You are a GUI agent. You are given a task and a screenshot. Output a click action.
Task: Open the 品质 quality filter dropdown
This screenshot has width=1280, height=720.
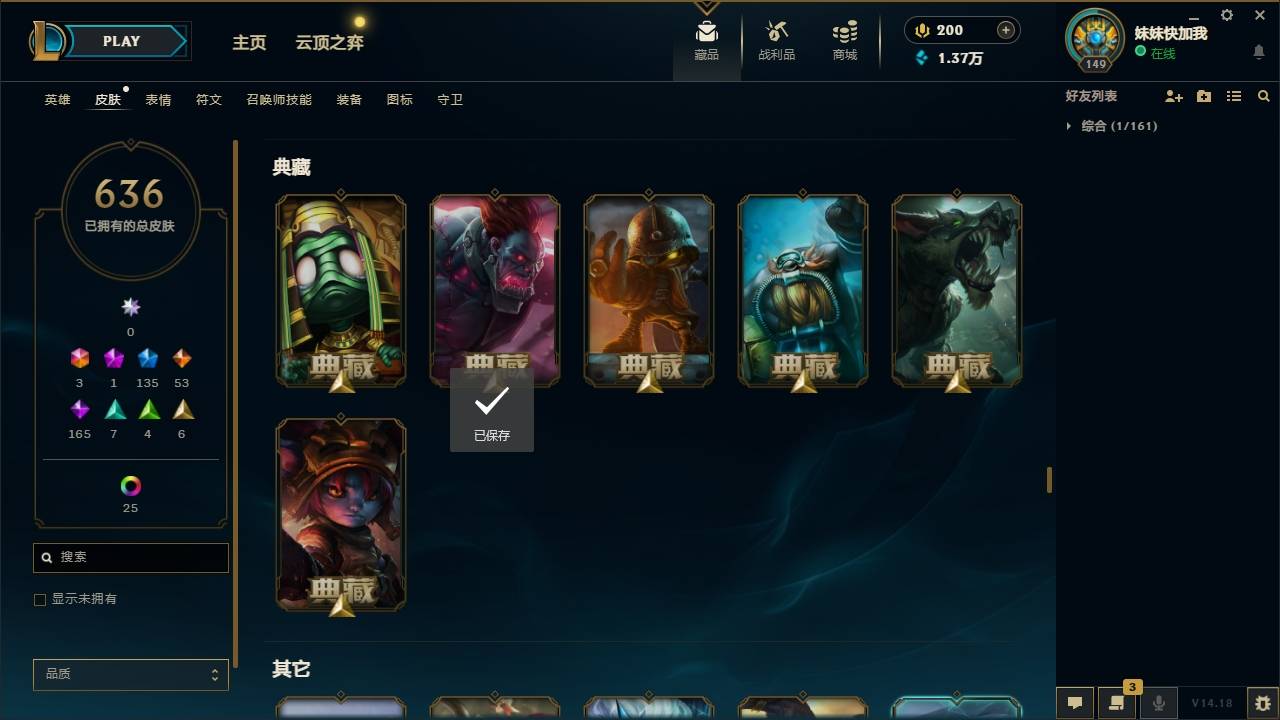point(130,674)
